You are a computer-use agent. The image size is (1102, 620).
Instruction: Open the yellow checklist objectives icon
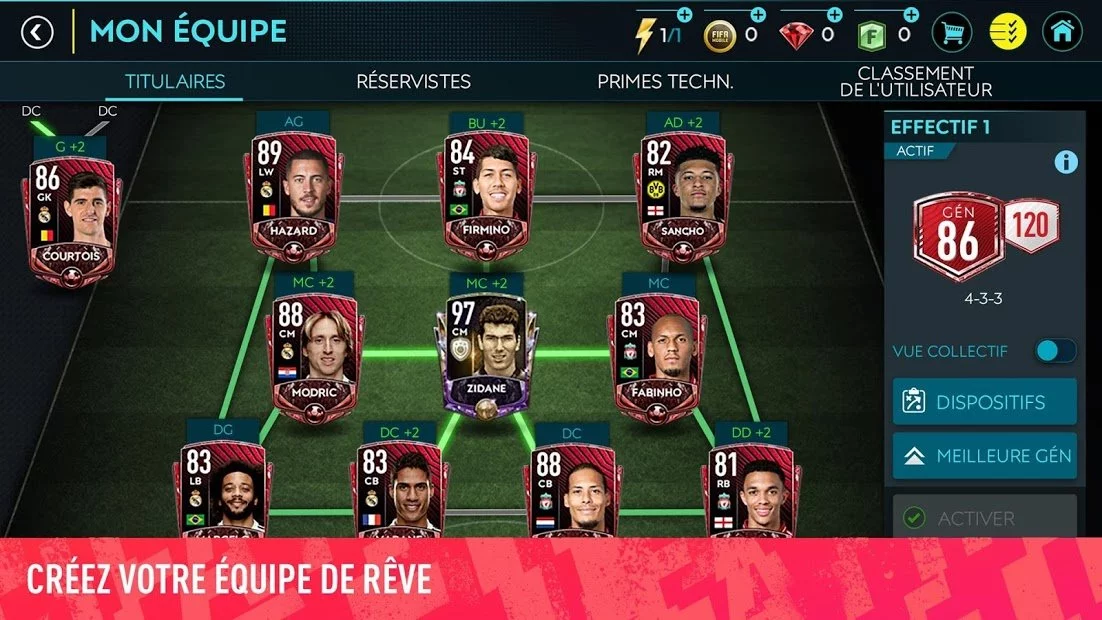click(x=1007, y=33)
